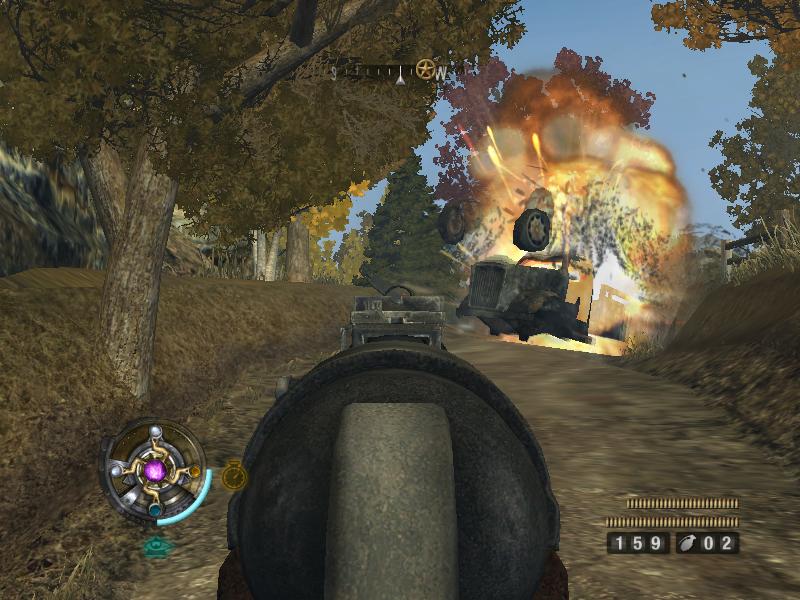Select the gold stopwatch power icon
This screenshot has width=800, height=600.
(234, 475)
